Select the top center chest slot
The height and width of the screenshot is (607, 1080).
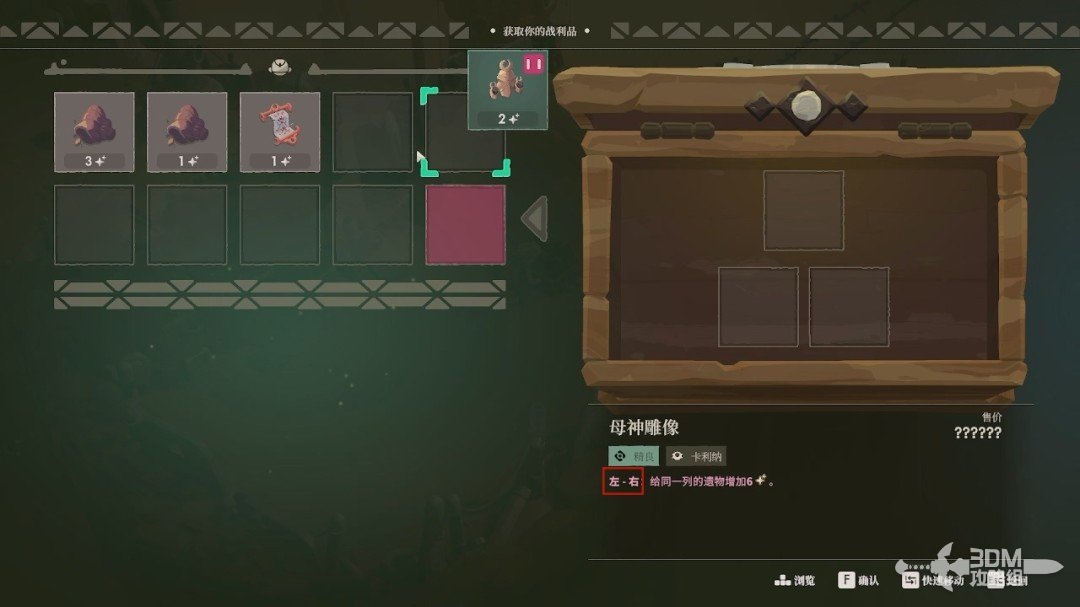tap(803, 210)
